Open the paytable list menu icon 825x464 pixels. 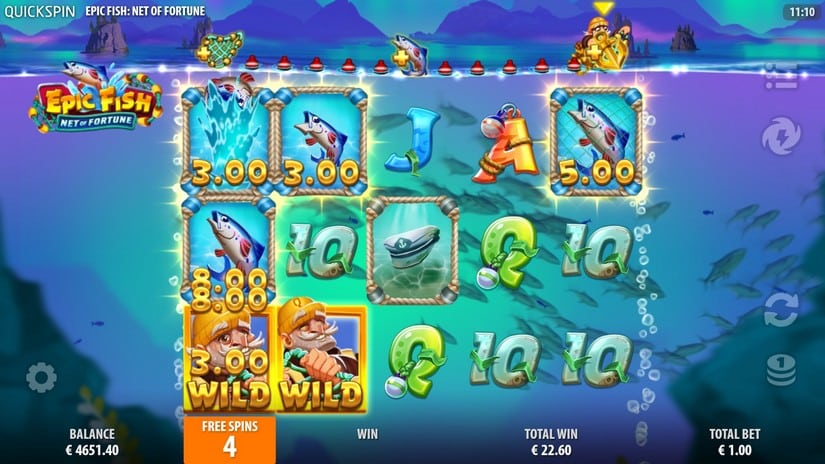click(781, 77)
